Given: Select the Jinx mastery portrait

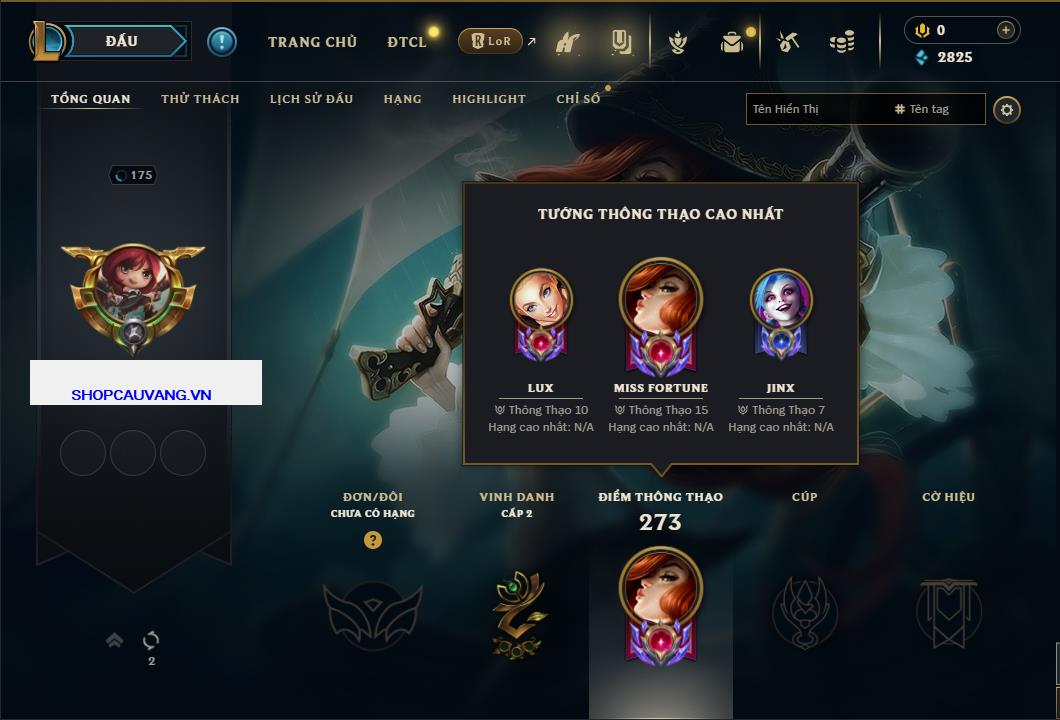Looking at the screenshot, I should [781, 300].
